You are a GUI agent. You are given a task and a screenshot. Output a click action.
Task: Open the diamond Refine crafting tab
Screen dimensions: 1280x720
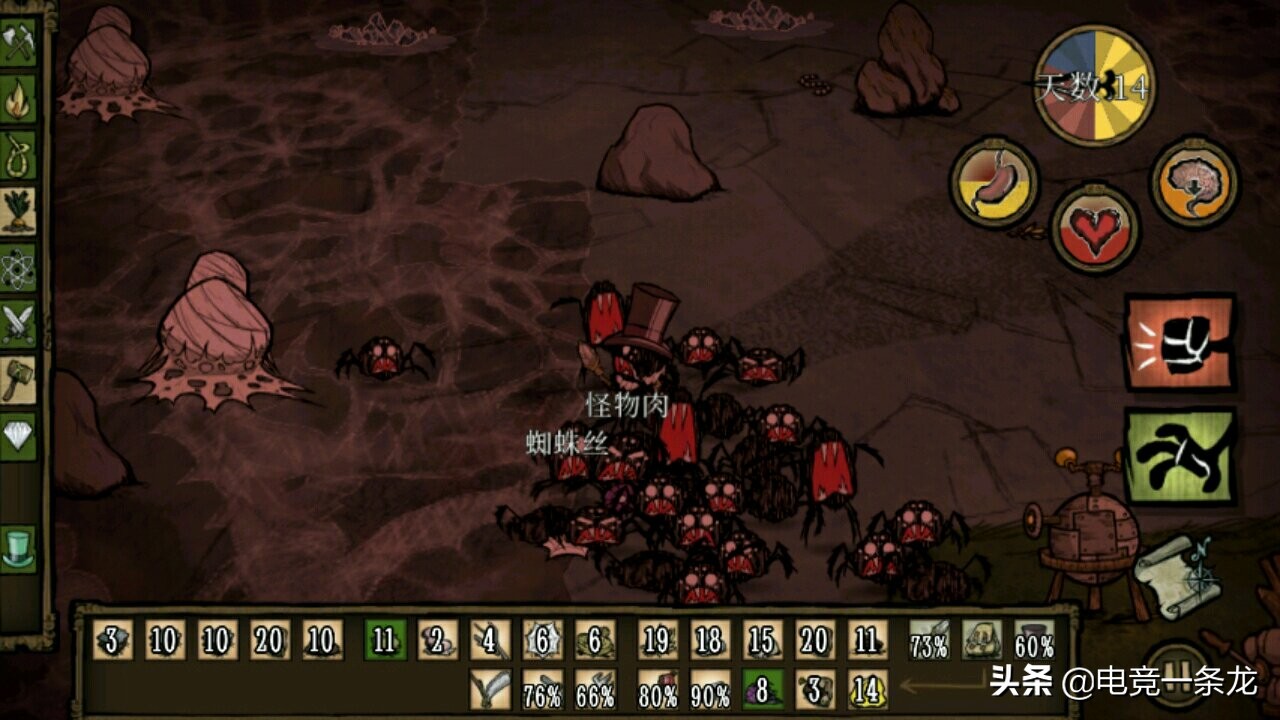(x=18, y=436)
